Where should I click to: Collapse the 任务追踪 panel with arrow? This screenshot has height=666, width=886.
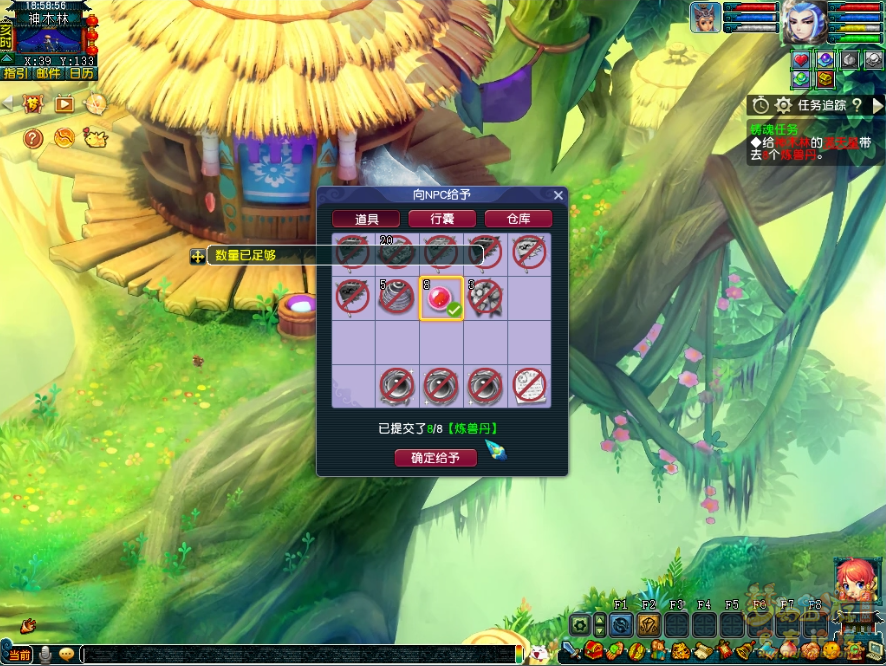tap(878, 105)
